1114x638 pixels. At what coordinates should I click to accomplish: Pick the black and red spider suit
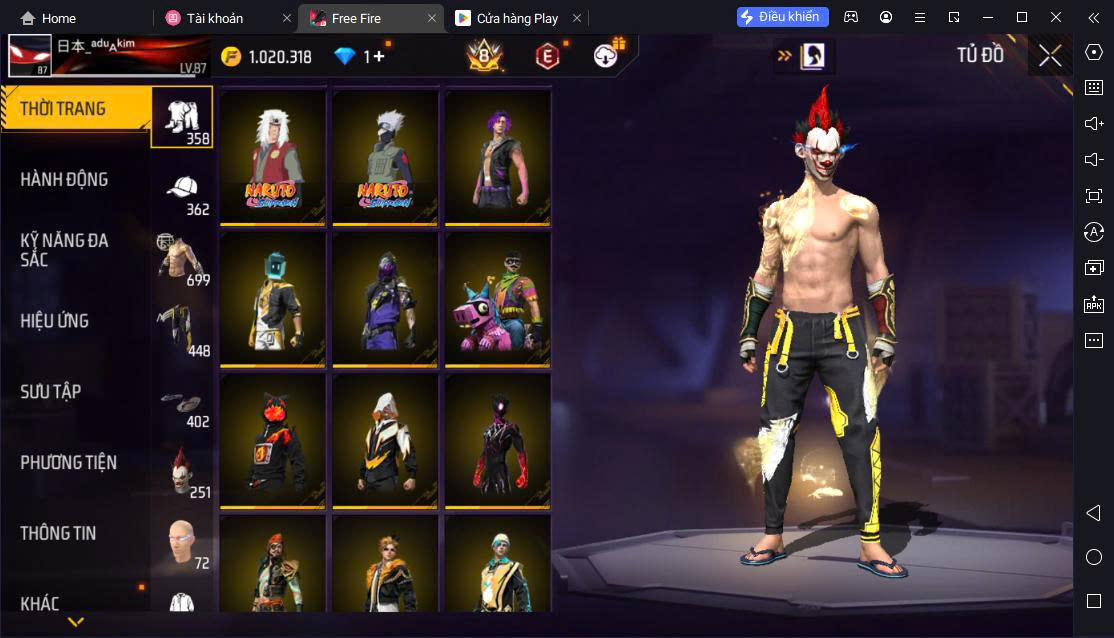(x=497, y=440)
